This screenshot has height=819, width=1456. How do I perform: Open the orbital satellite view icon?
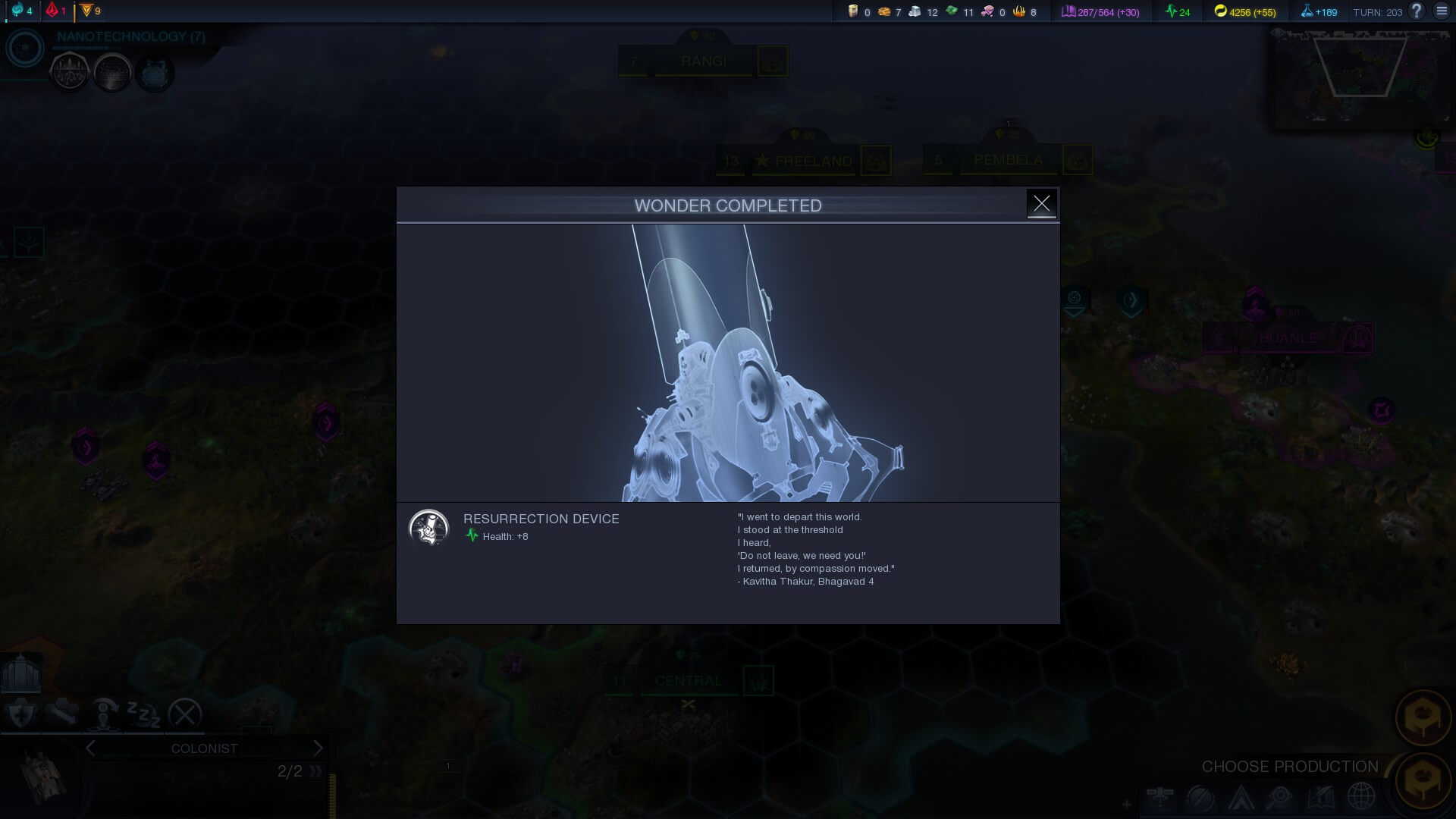1160,797
